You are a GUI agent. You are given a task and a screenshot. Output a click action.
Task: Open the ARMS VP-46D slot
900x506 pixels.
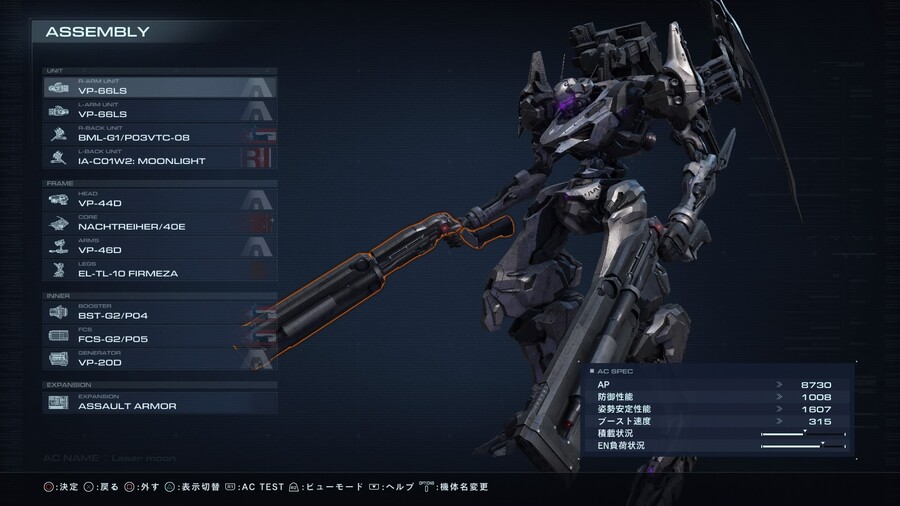160,246
